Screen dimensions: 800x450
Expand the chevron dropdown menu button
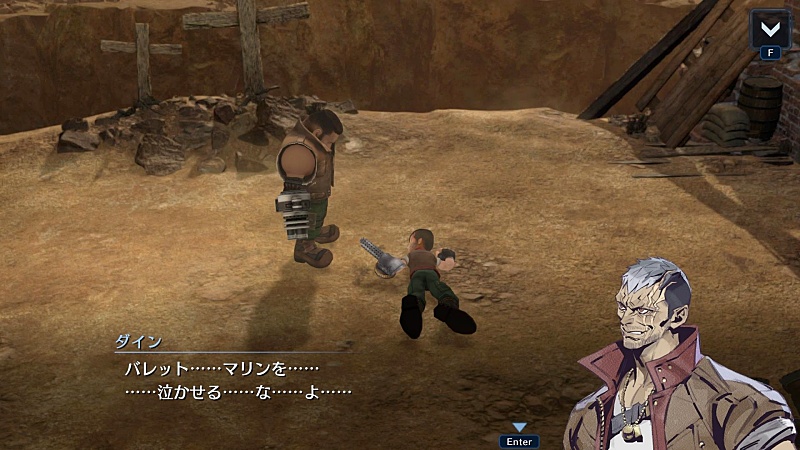770,28
